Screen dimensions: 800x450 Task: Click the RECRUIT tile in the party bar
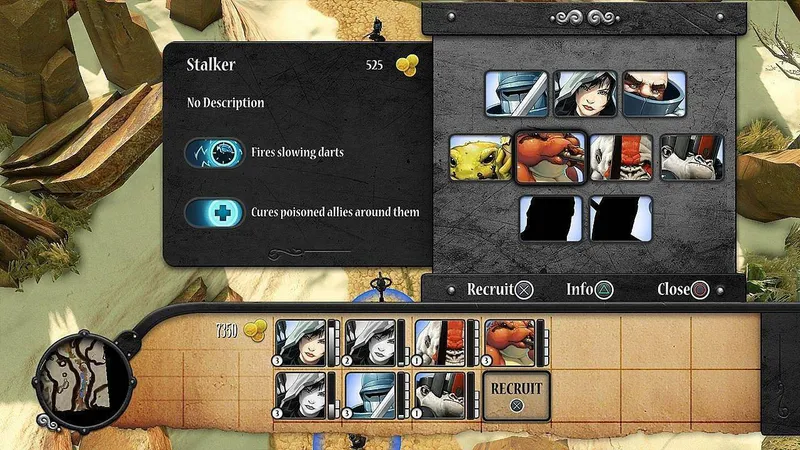tap(516, 394)
